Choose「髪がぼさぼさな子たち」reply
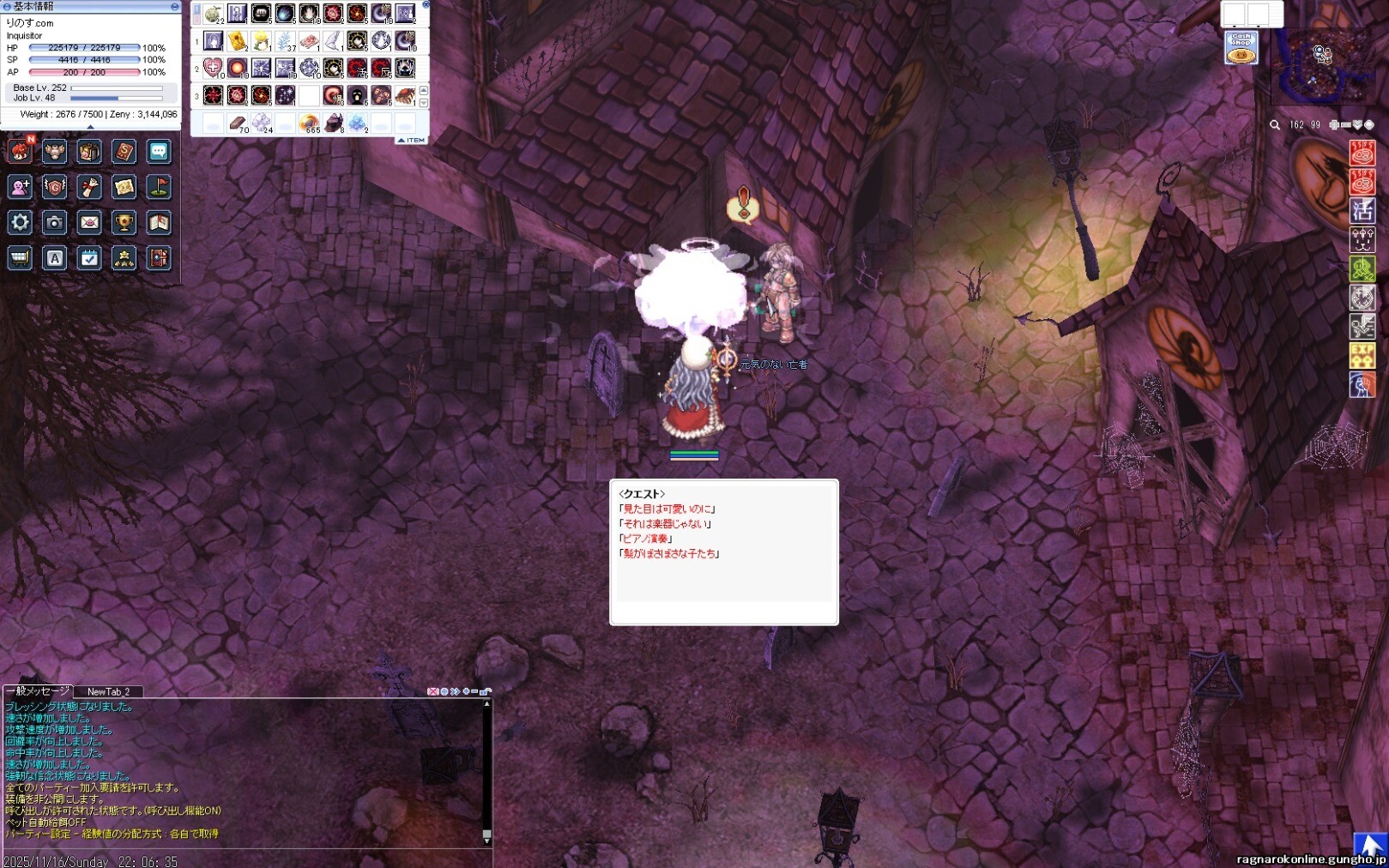 670,554
